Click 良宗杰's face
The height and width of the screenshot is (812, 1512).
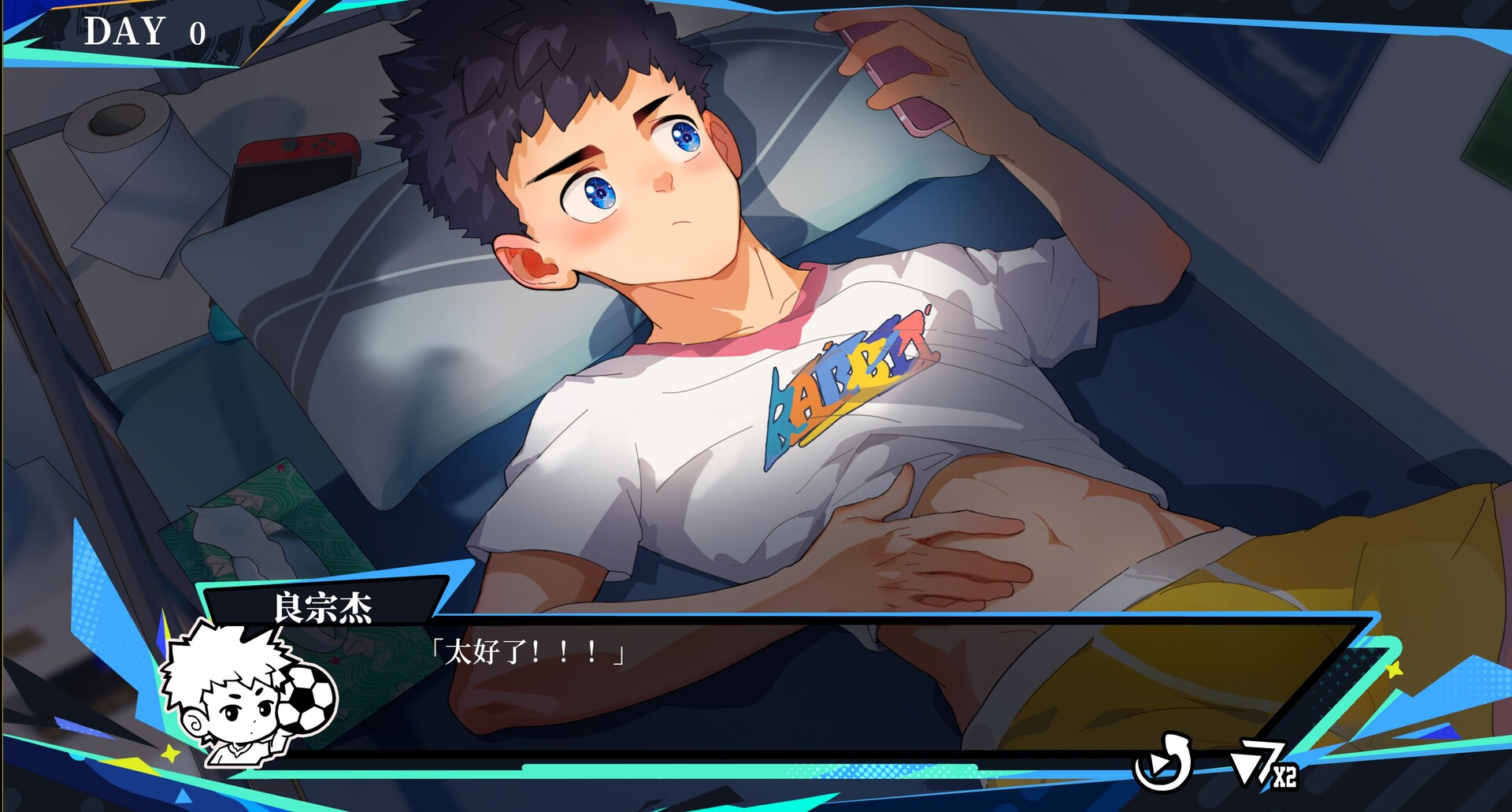[x=630, y=181]
